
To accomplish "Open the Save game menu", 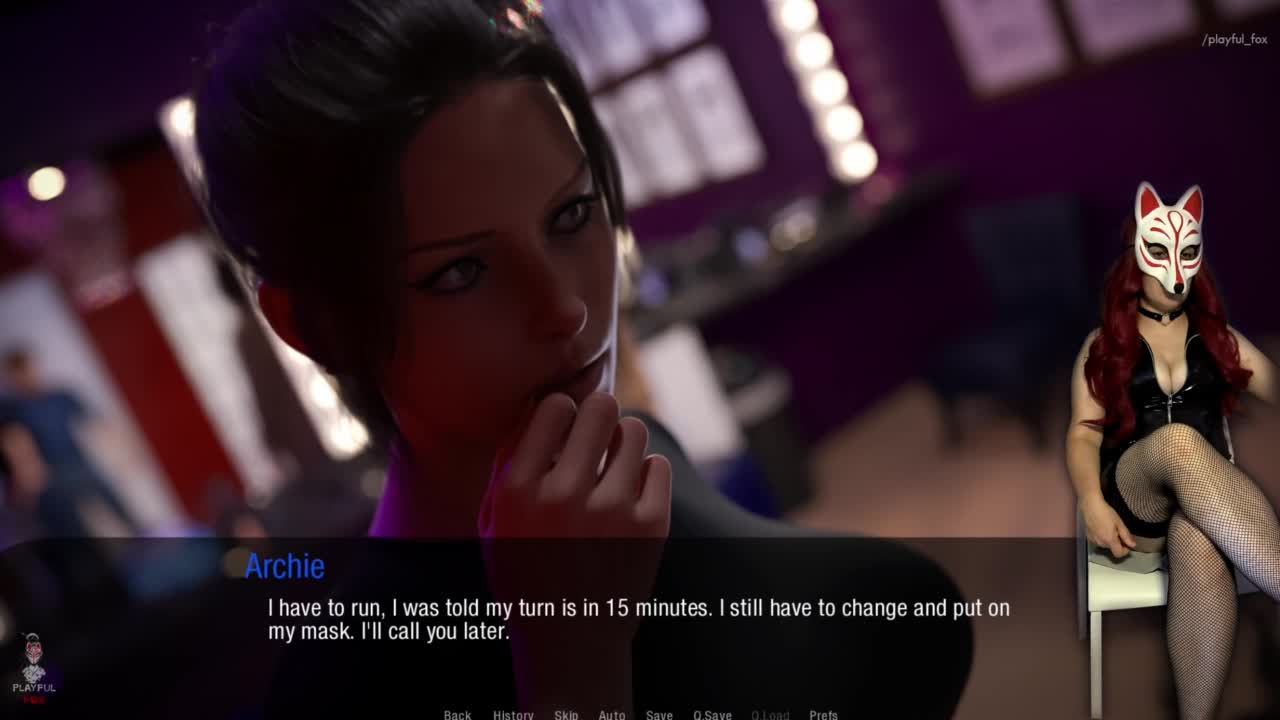I will point(659,714).
